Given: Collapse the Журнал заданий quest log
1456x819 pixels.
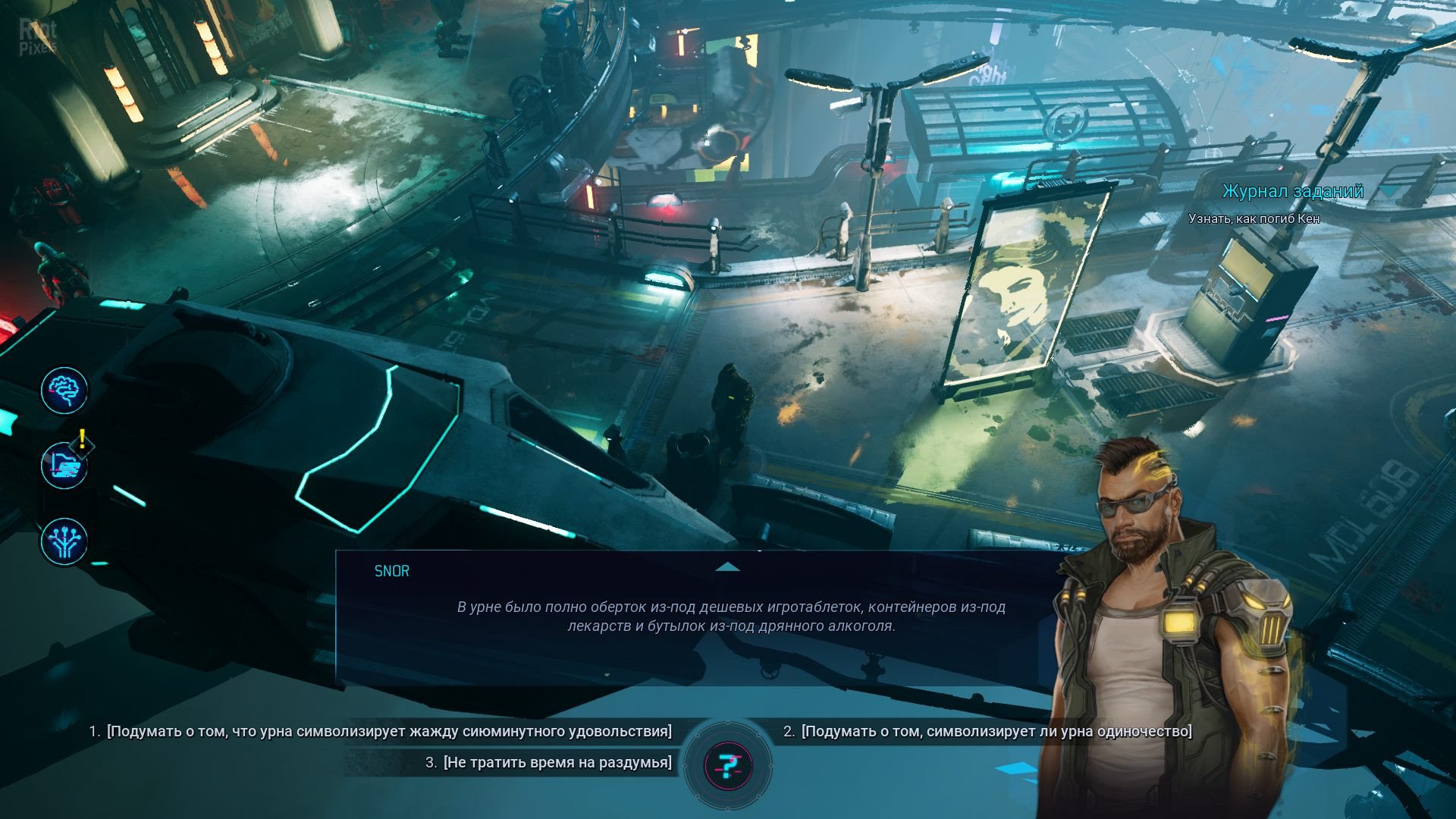Looking at the screenshot, I should click(x=1388, y=192).
